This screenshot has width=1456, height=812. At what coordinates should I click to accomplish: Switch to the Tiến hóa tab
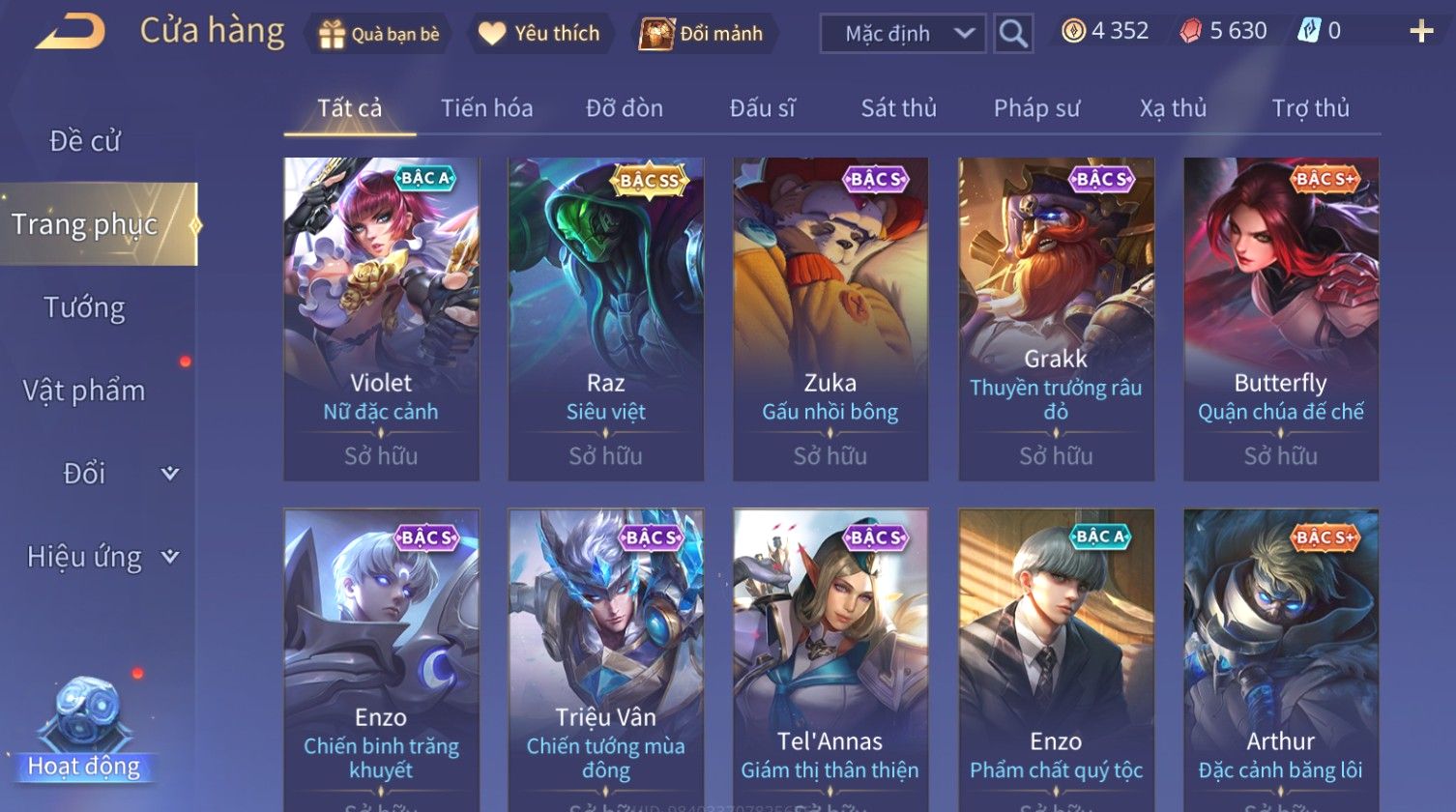pos(486,108)
